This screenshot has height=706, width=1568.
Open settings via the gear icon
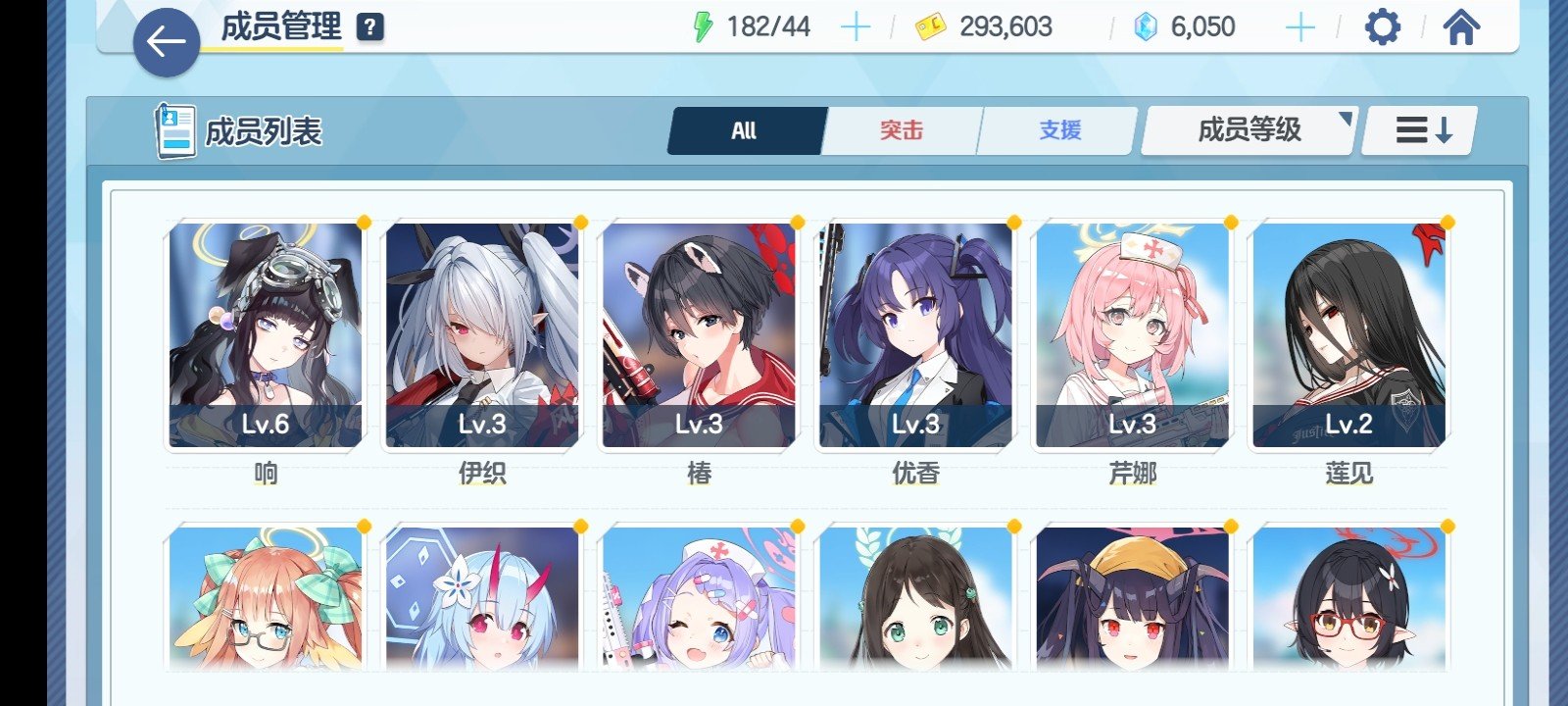click(1384, 27)
